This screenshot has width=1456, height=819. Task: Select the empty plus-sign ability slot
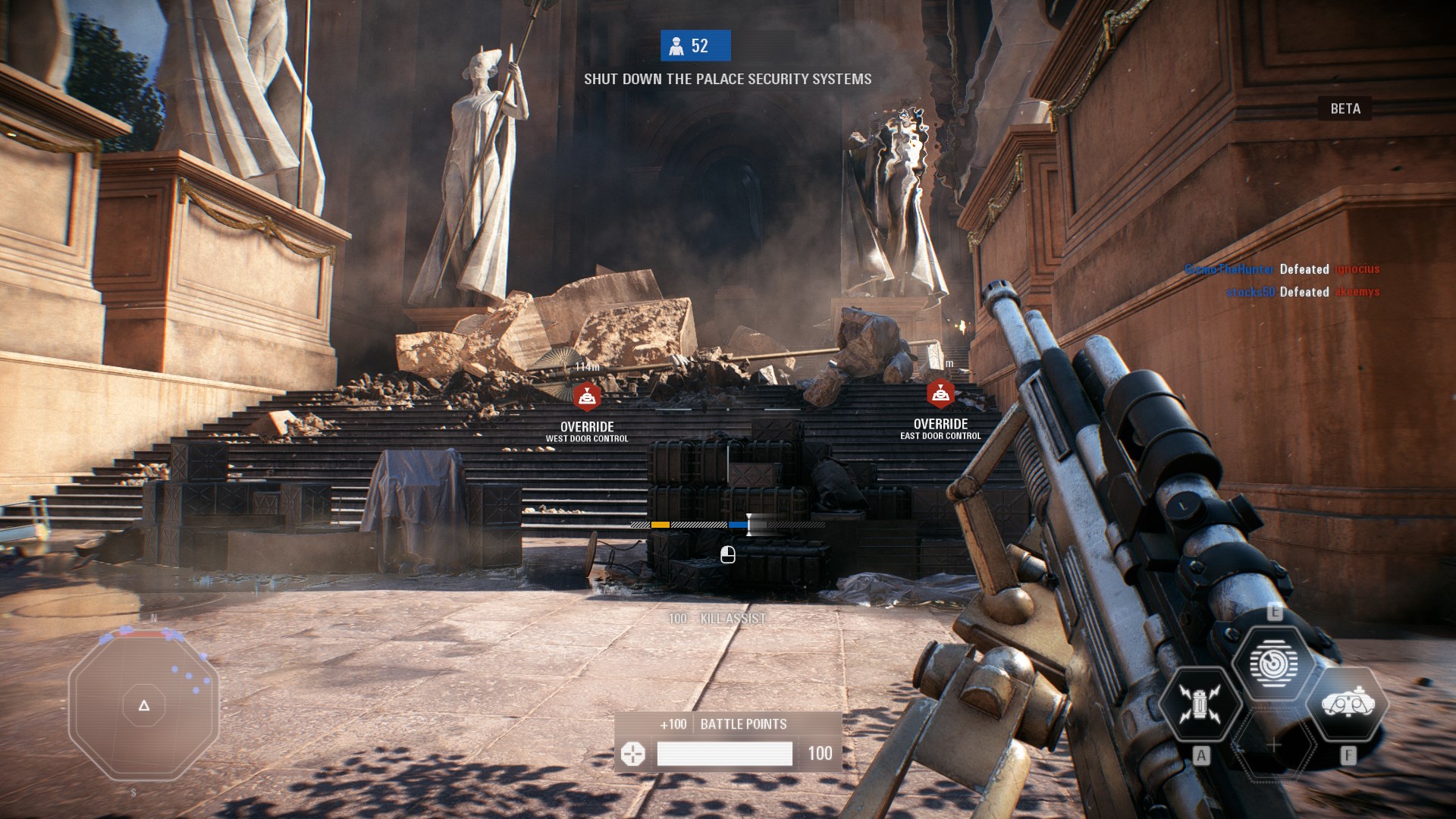click(1274, 745)
